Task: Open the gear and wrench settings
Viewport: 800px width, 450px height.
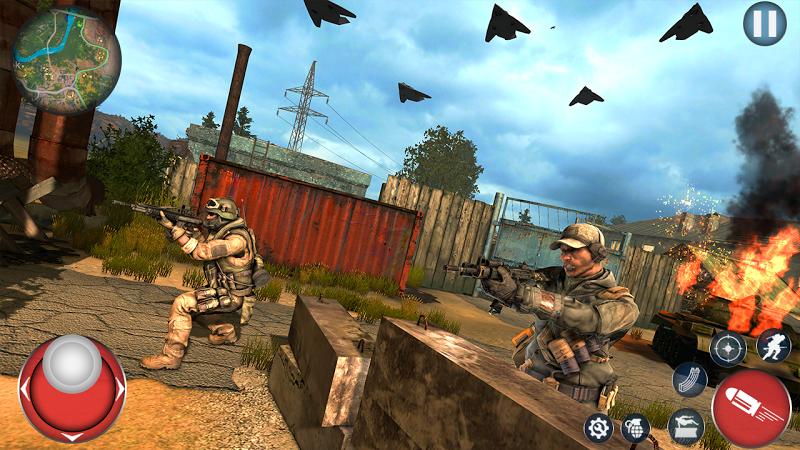Action: (x=598, y=428)
